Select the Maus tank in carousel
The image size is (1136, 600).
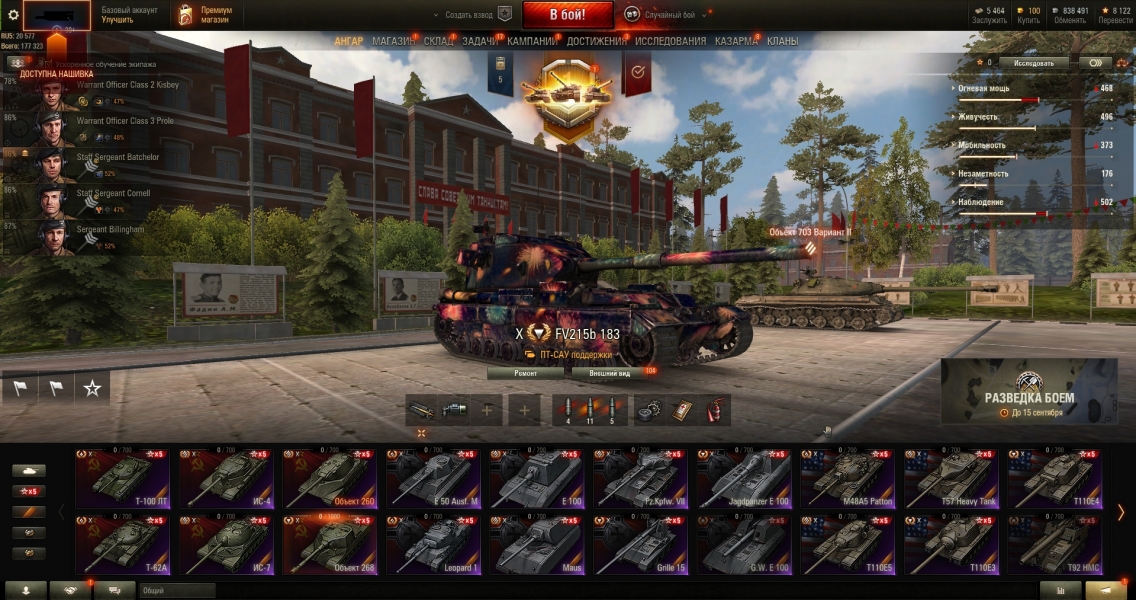[x=537, y=546]
